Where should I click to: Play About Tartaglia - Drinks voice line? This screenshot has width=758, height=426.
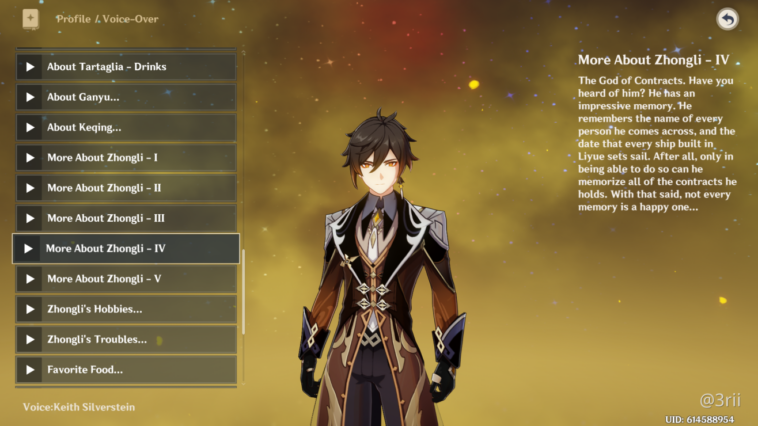click(127, 67)
